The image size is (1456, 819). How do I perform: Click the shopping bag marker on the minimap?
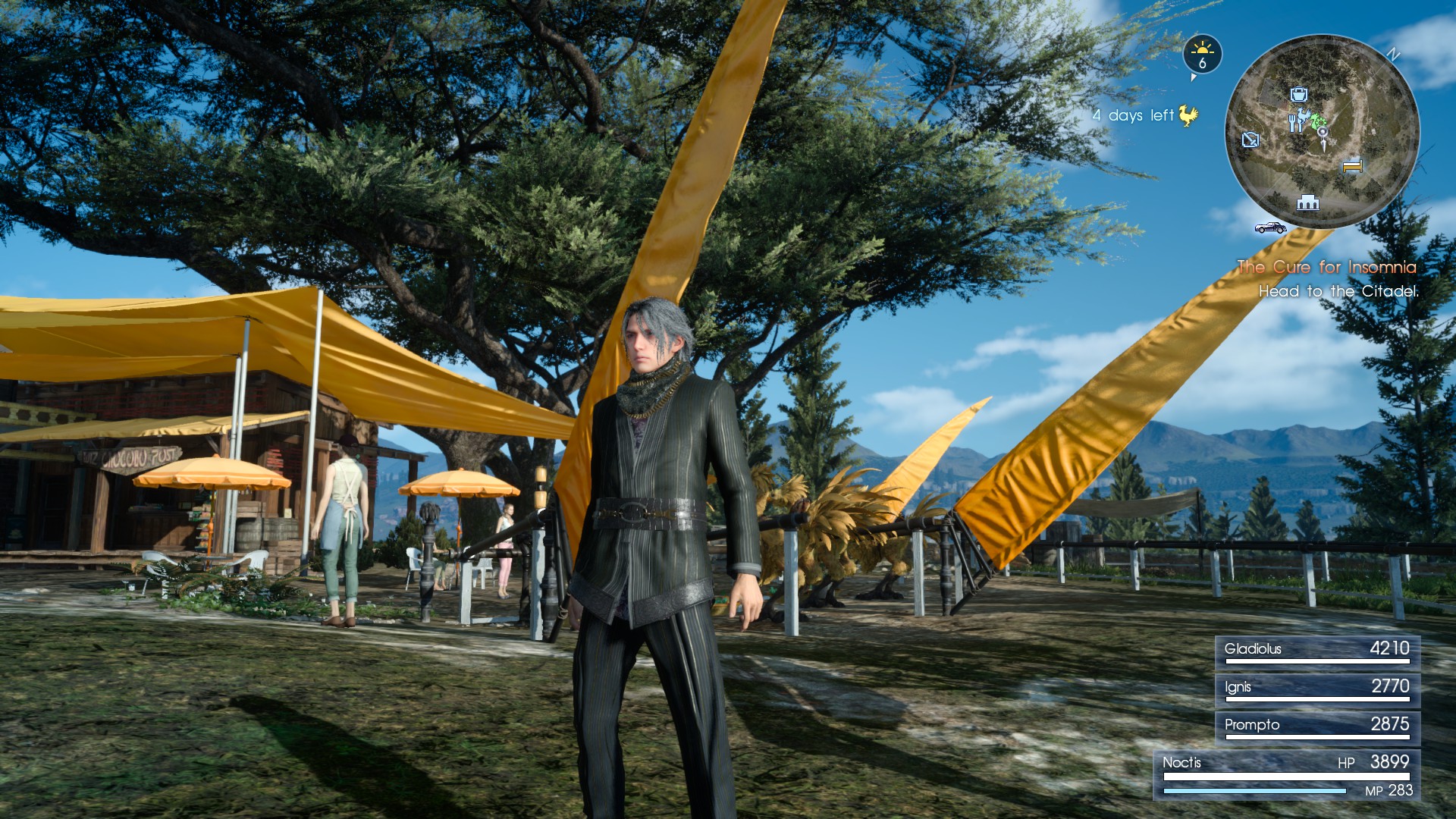[1298, 95]
